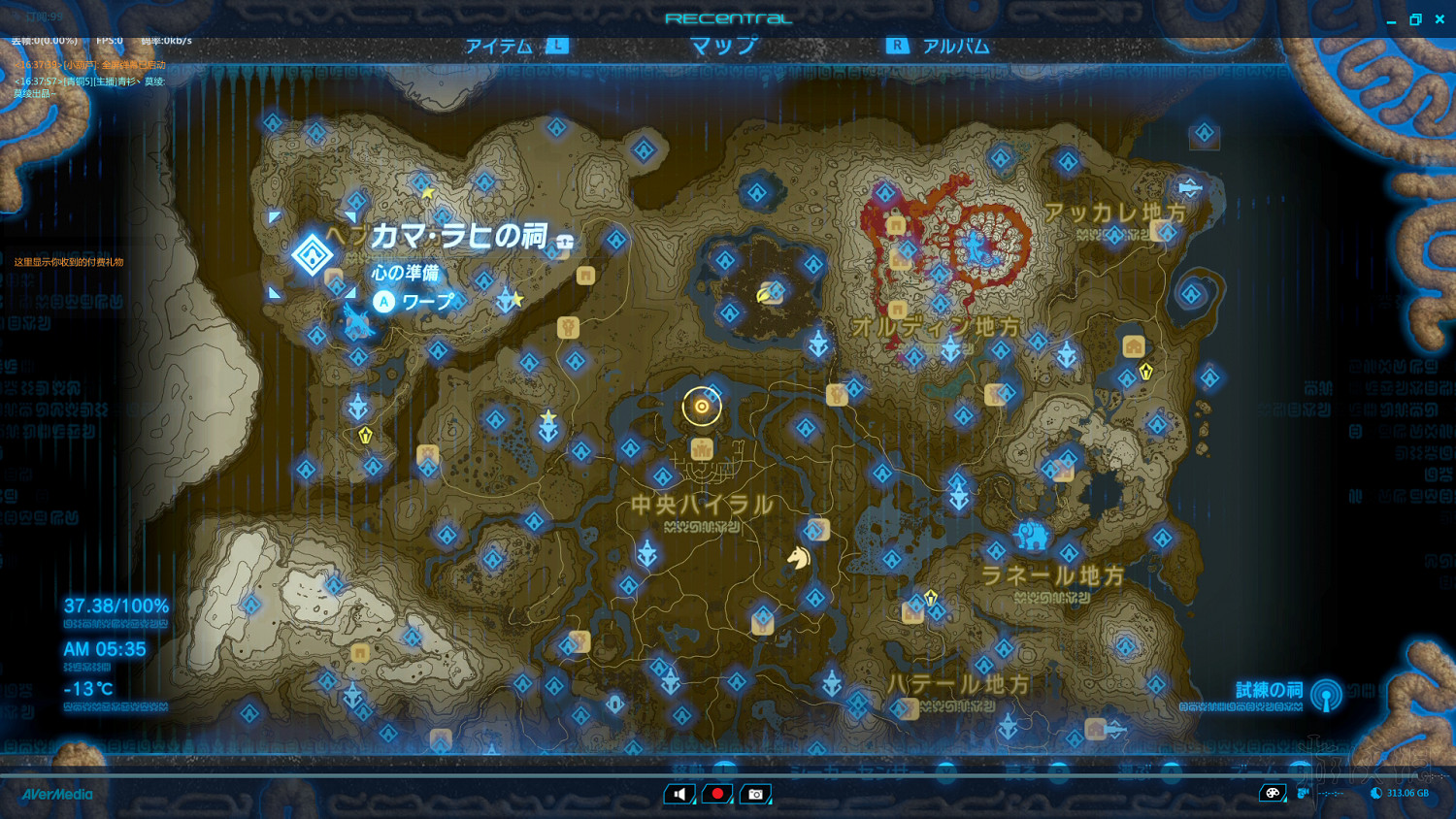
Task: Expand speaker button options via corner triangle
Action: click(x=694, y=802)
